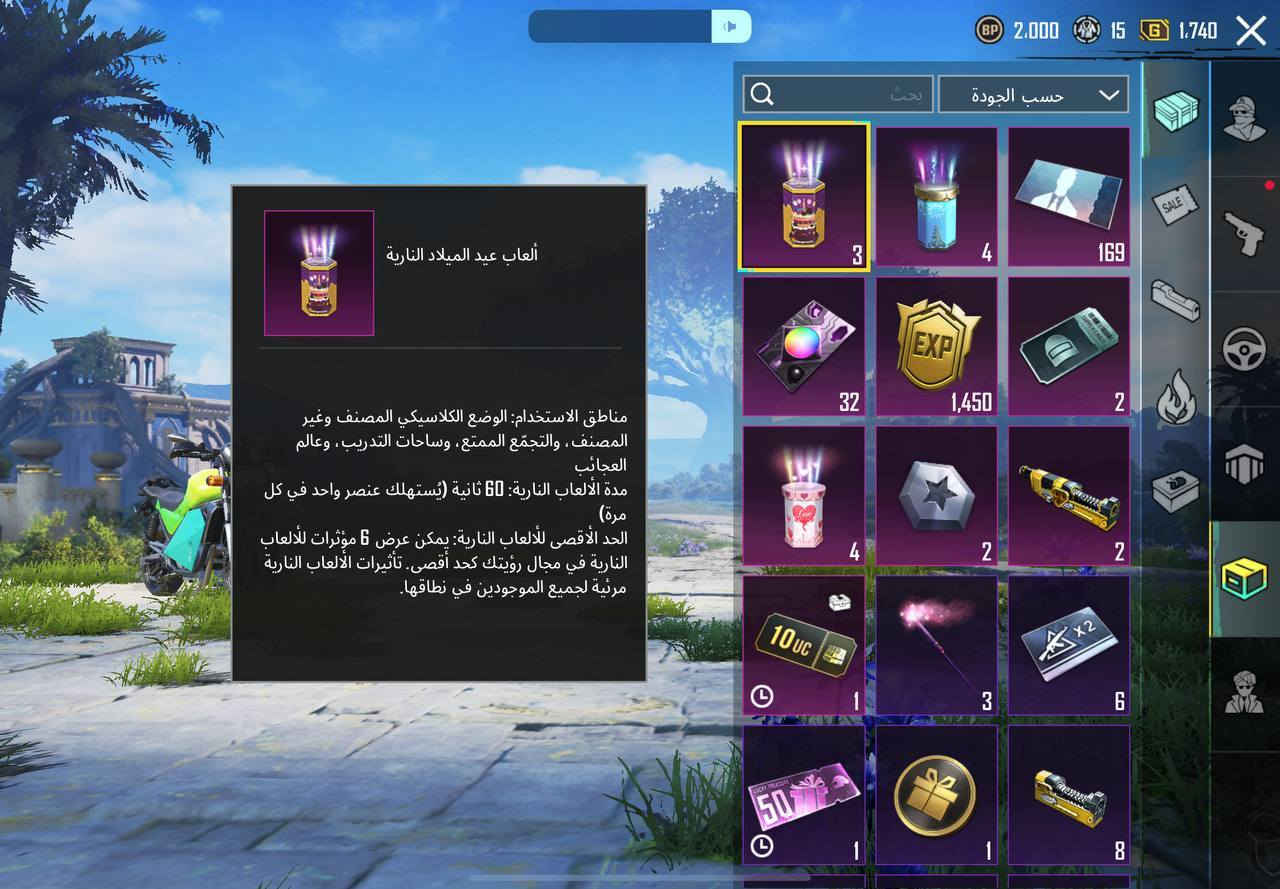This screenshot has width=1280, height=889.
Task: Collapse the quality sort dropdown arrow
Action: pyautogui.click(x=1106, y=95)
